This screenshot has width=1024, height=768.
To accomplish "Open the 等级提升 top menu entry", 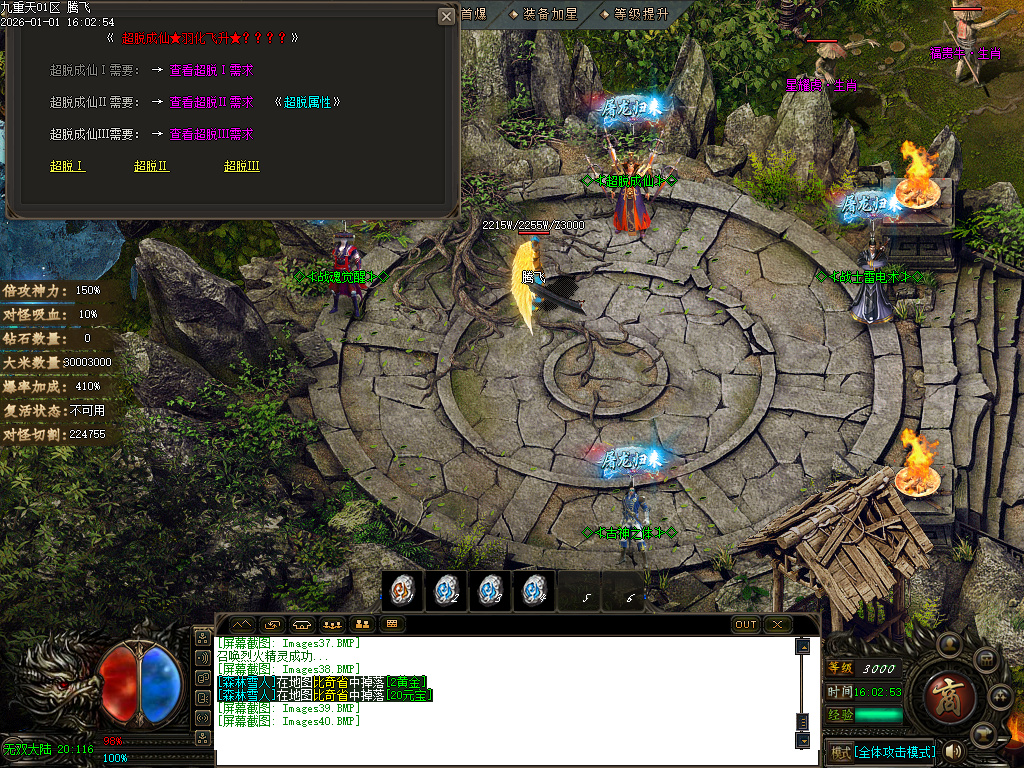I will [x=640, y=14].
